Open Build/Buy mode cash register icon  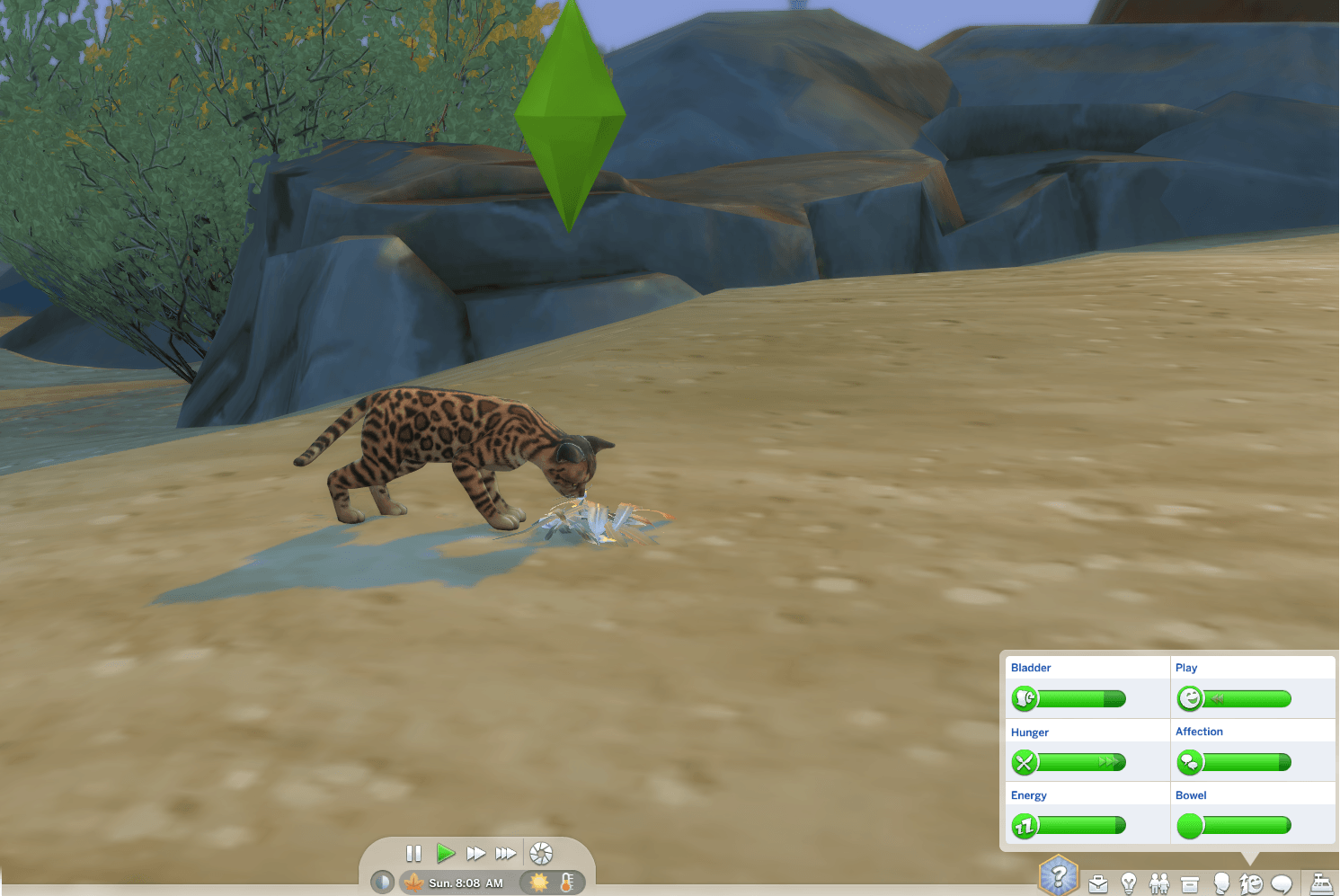pyautogui.click(x=1320, y=882)
